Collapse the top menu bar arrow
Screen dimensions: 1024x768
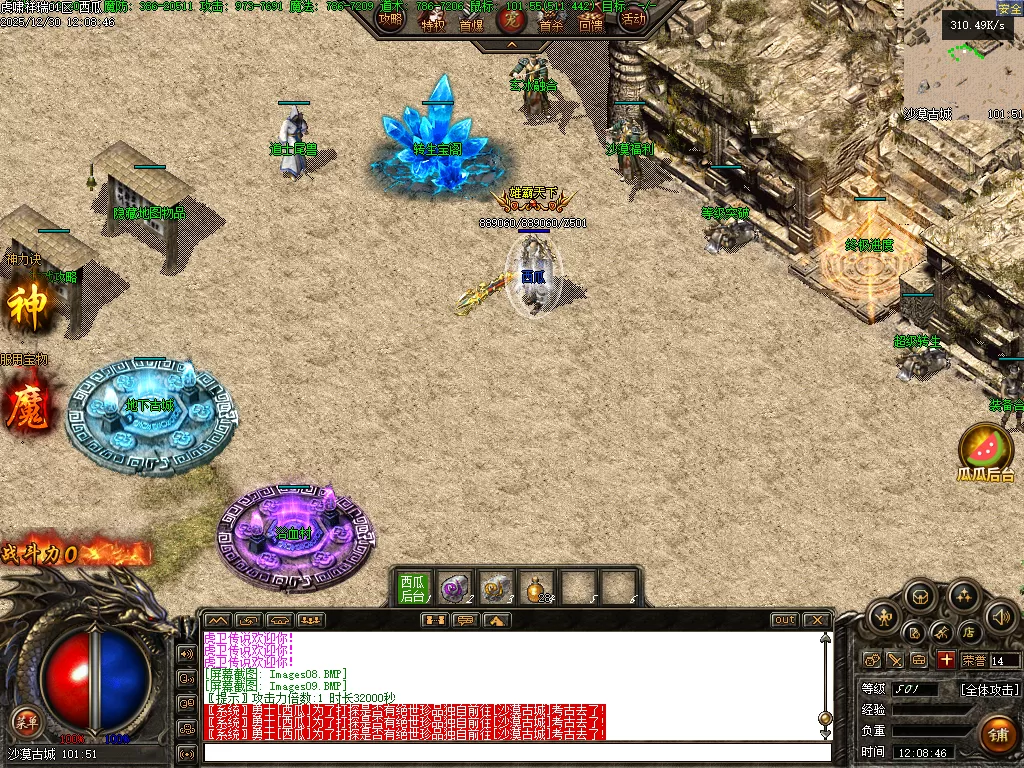(x=511, y=45)
